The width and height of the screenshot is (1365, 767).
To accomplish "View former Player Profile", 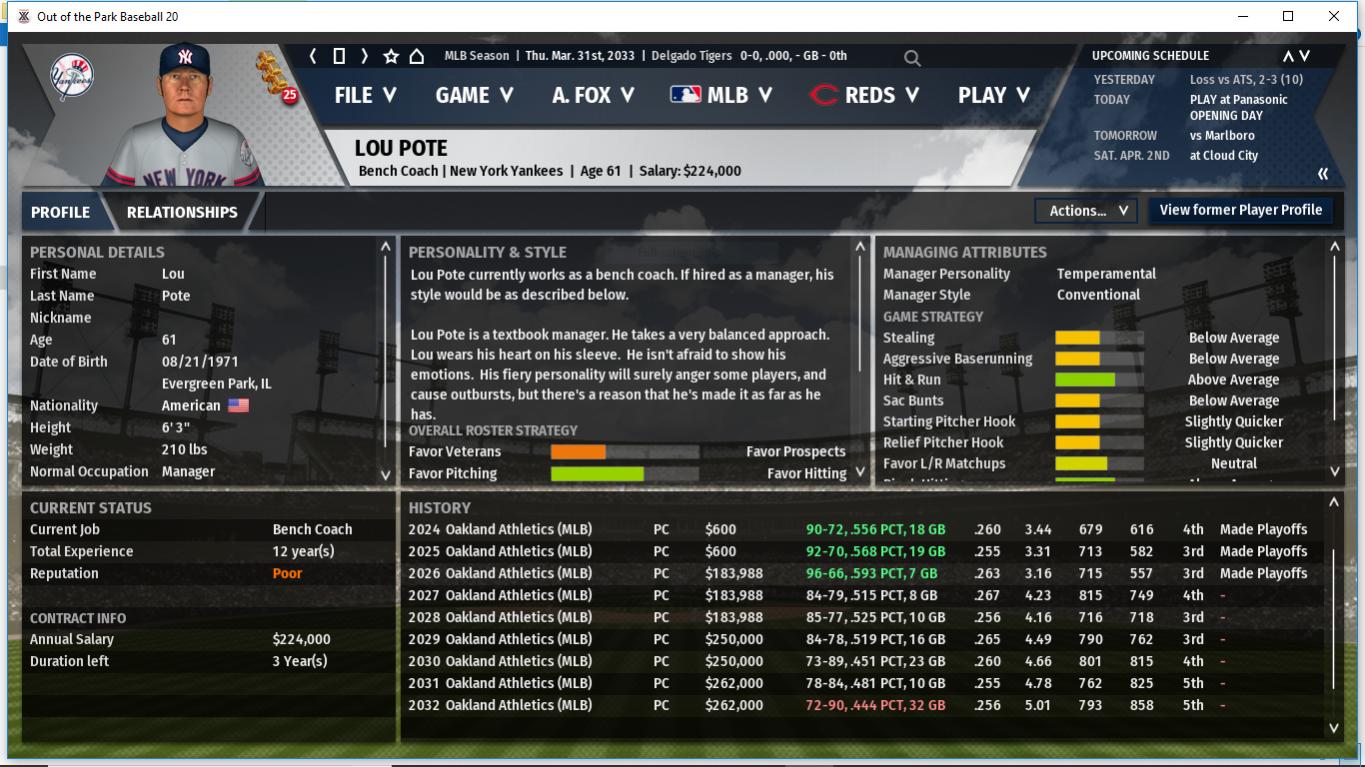I will pyautogui.click(x=1240, y=210).
